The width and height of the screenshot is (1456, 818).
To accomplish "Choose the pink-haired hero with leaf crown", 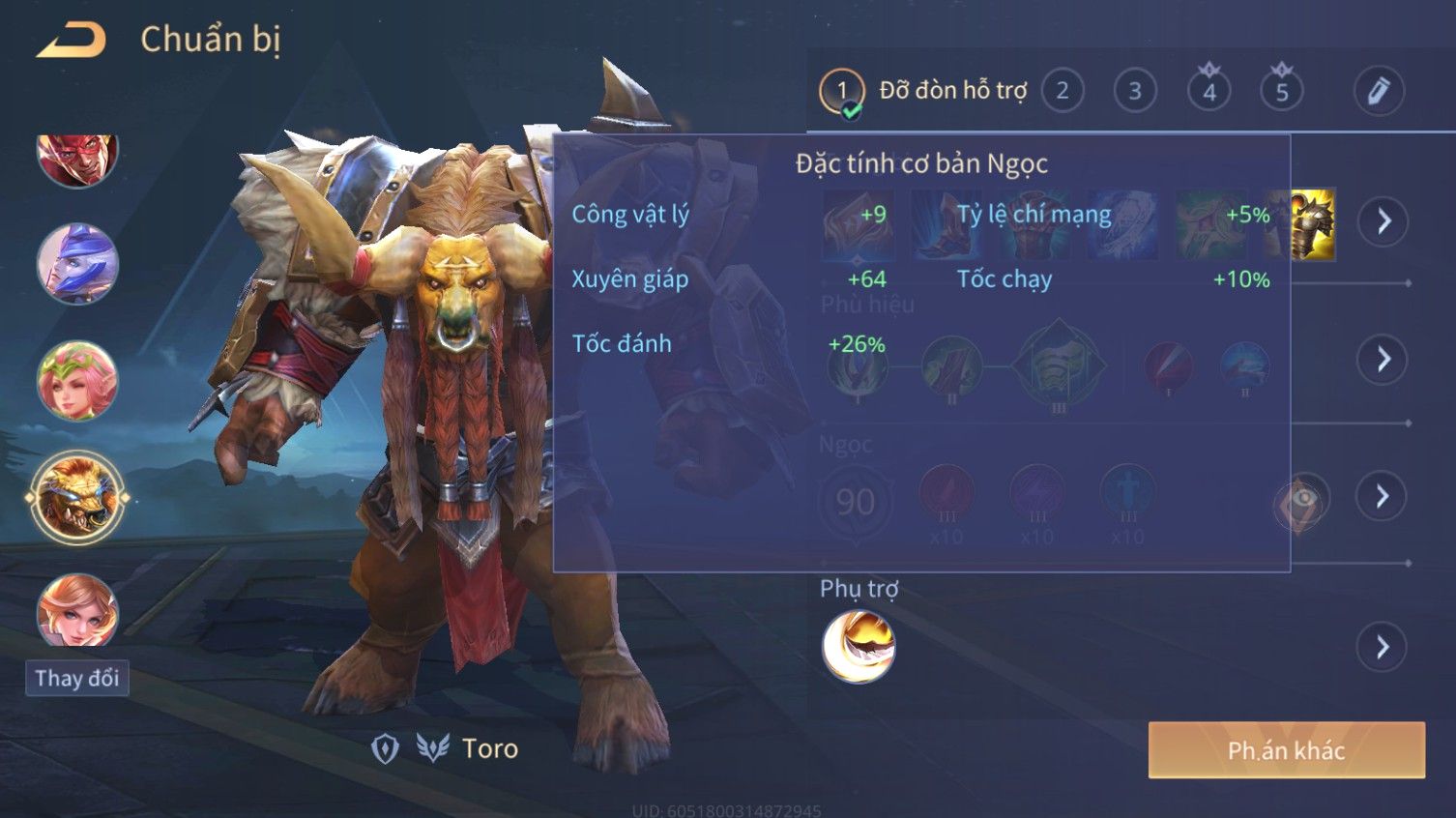I will coord(77,380).
